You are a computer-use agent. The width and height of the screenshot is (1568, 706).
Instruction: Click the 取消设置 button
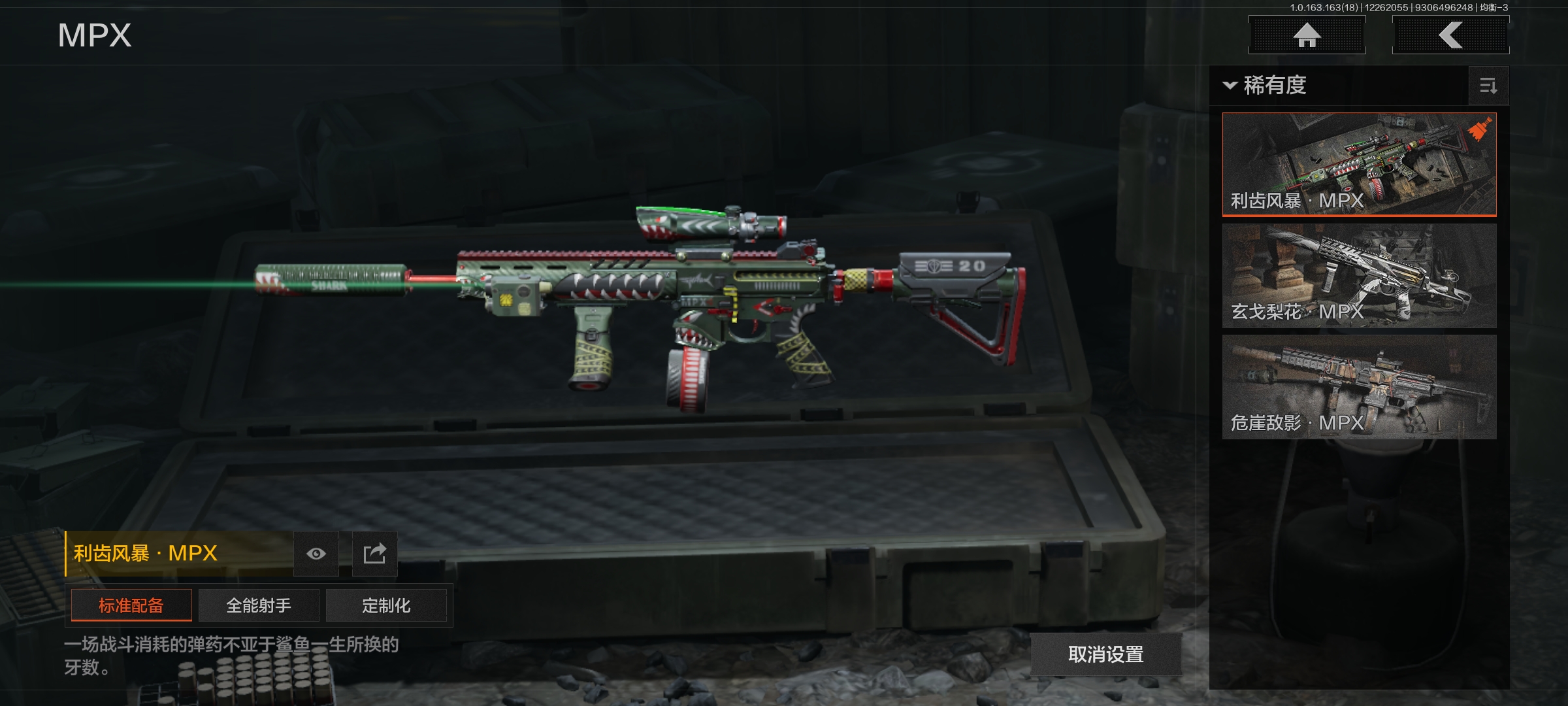tap(1105, 654)
